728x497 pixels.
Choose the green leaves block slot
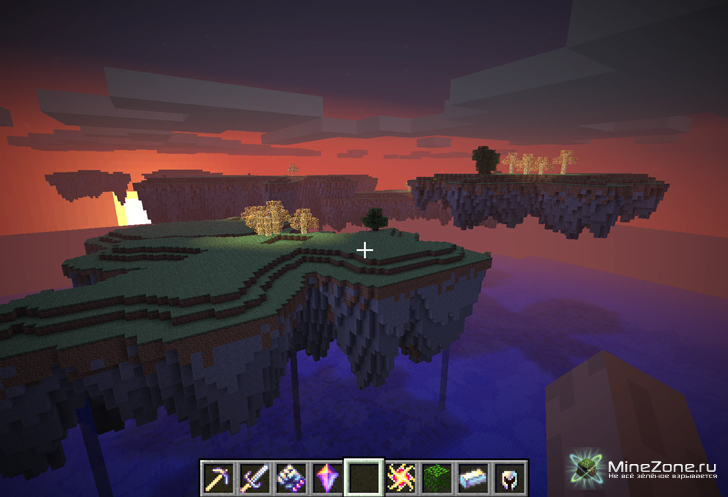(x=436, y=477)
